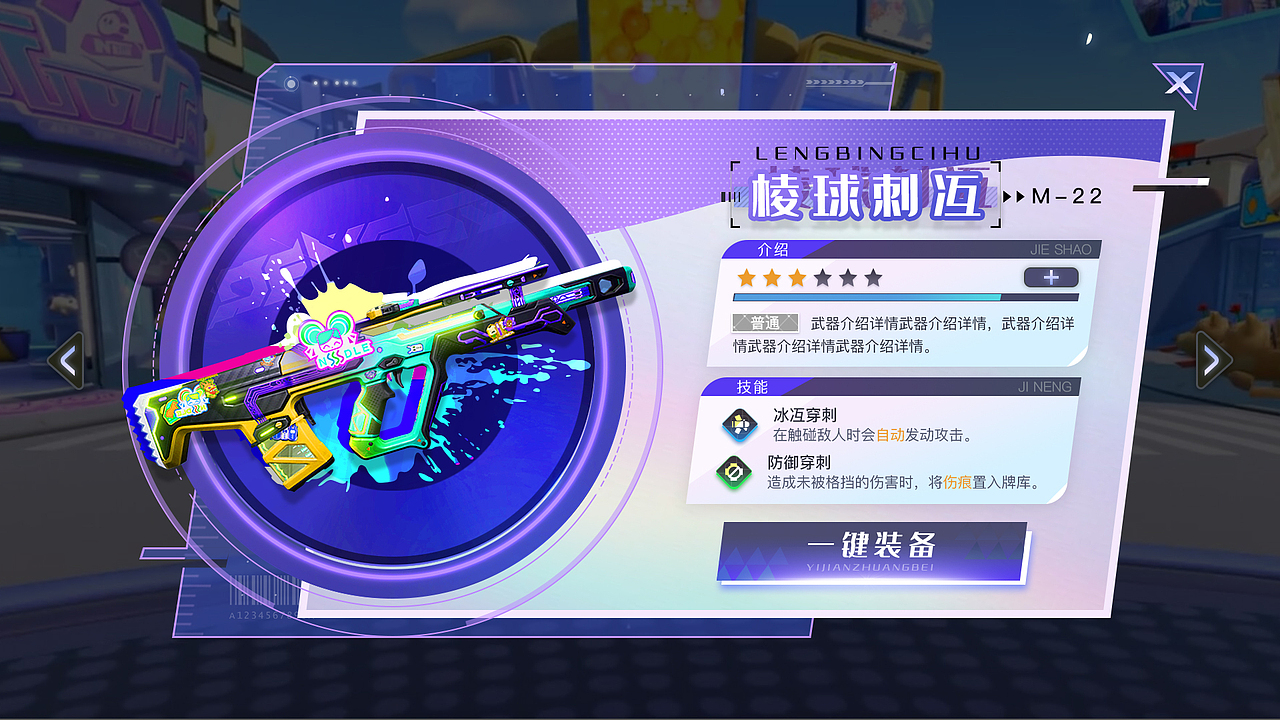The image size is (1280, 720).
Task: Click the plus icon next to the star rating
Action: coord(1050,277)
